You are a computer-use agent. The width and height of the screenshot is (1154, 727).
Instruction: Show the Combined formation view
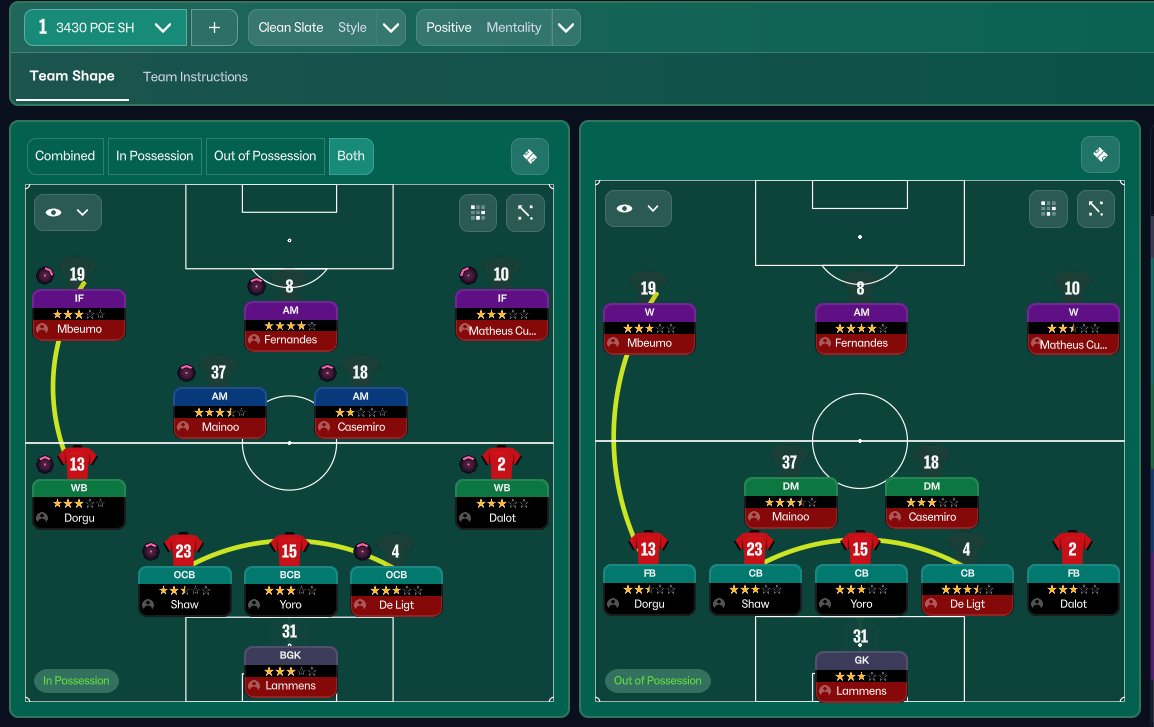coord(65,156)
